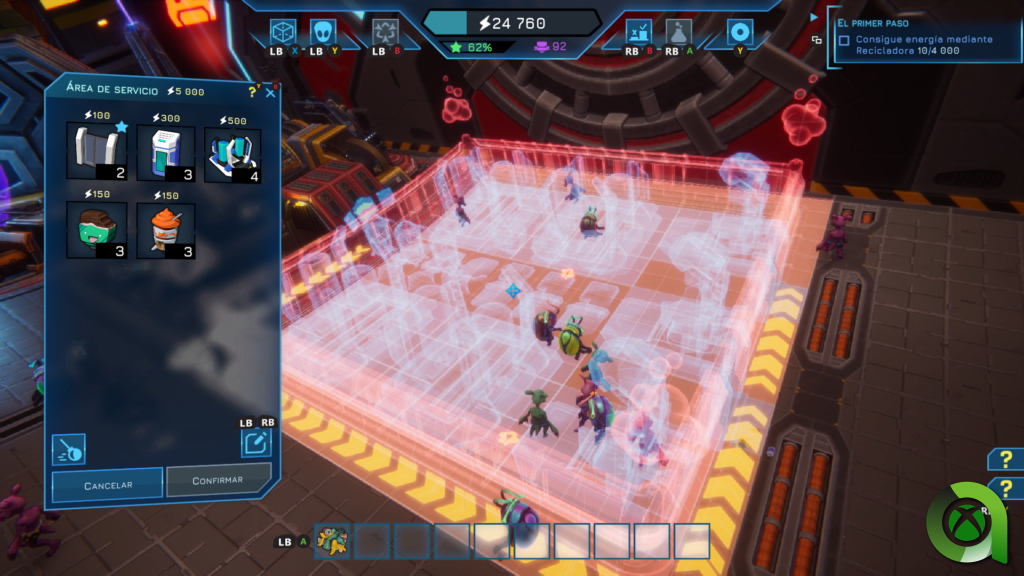The height and width of the screenshot is (576, 1024).
Task: Pick the blue seating station costing 500
Action: [232, 155]
